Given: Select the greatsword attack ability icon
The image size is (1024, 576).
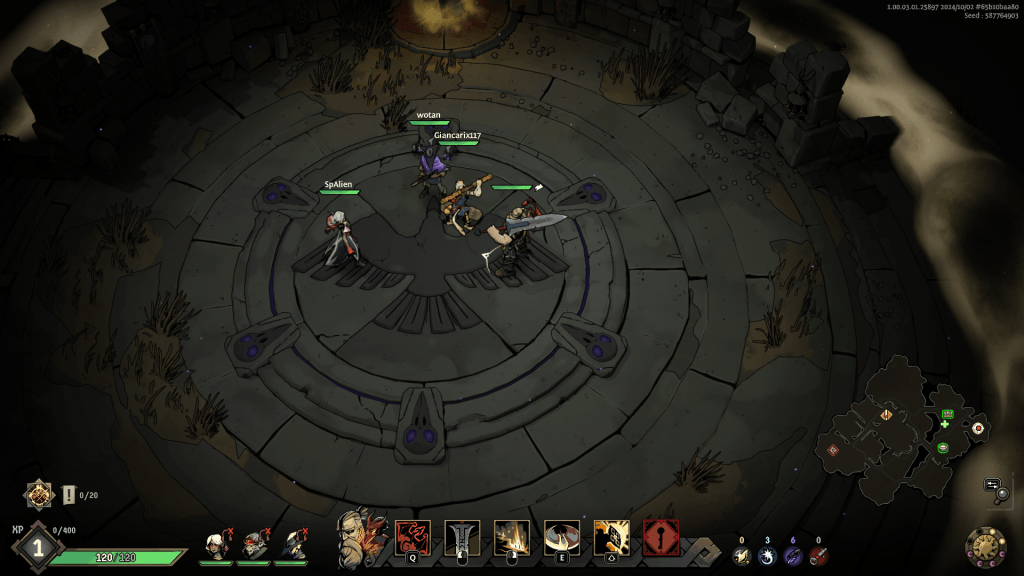Looking at the screenshot, I should (462, 537).
